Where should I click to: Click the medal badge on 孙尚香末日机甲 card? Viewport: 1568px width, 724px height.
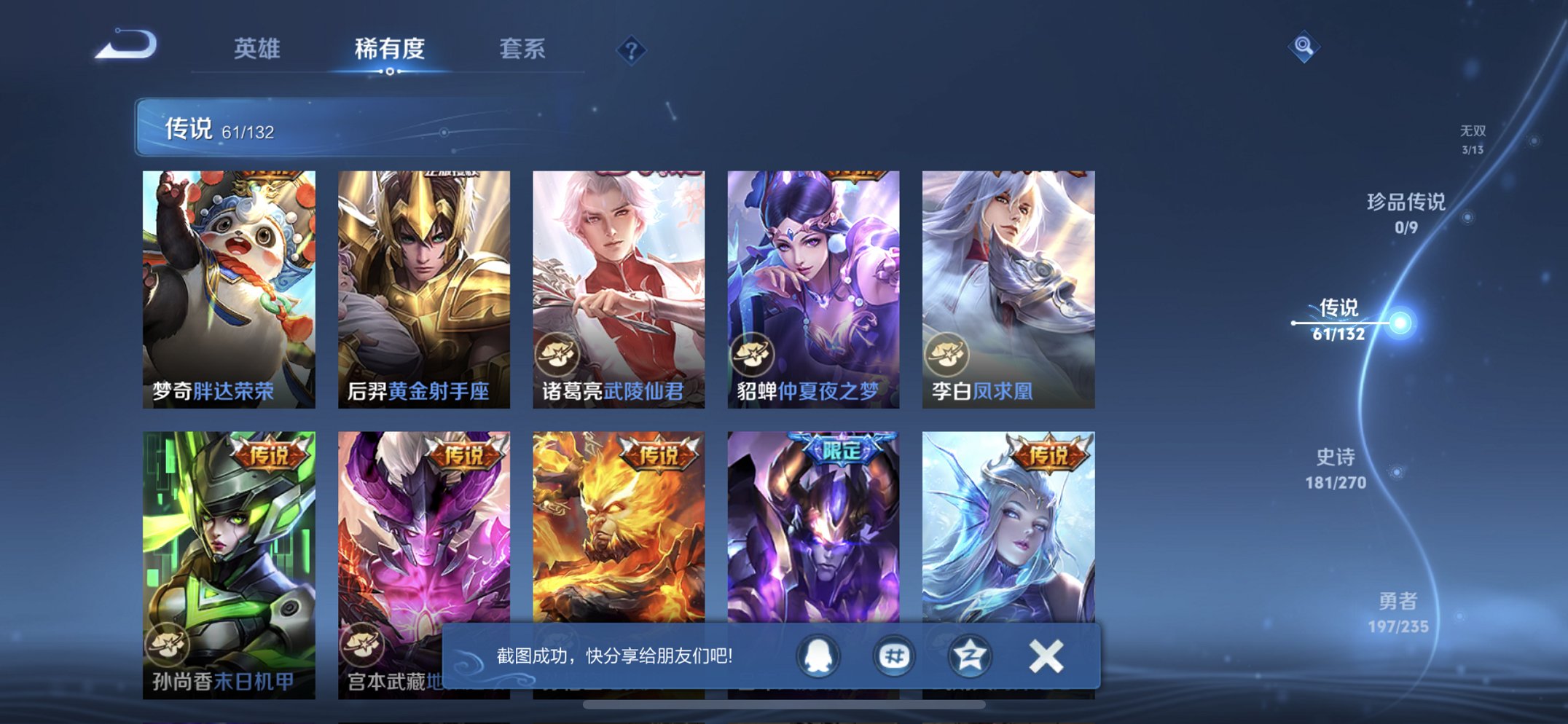[x=168, y=642]
